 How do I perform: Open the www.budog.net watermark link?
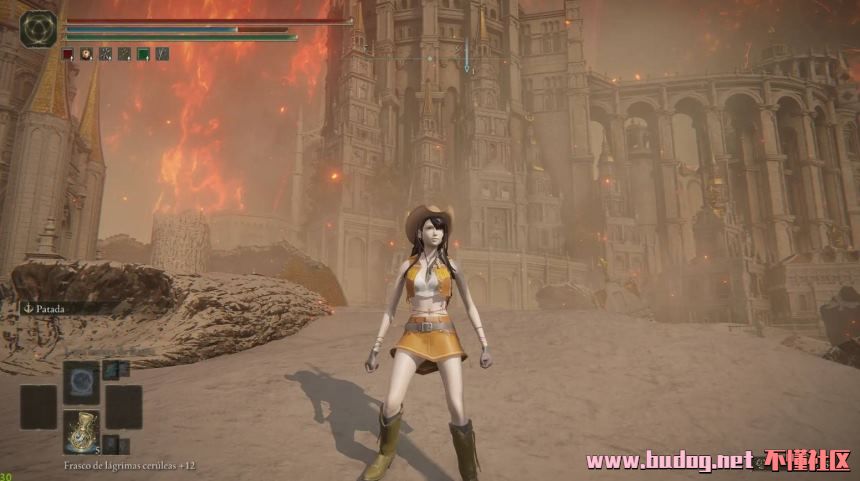point(668,461)
